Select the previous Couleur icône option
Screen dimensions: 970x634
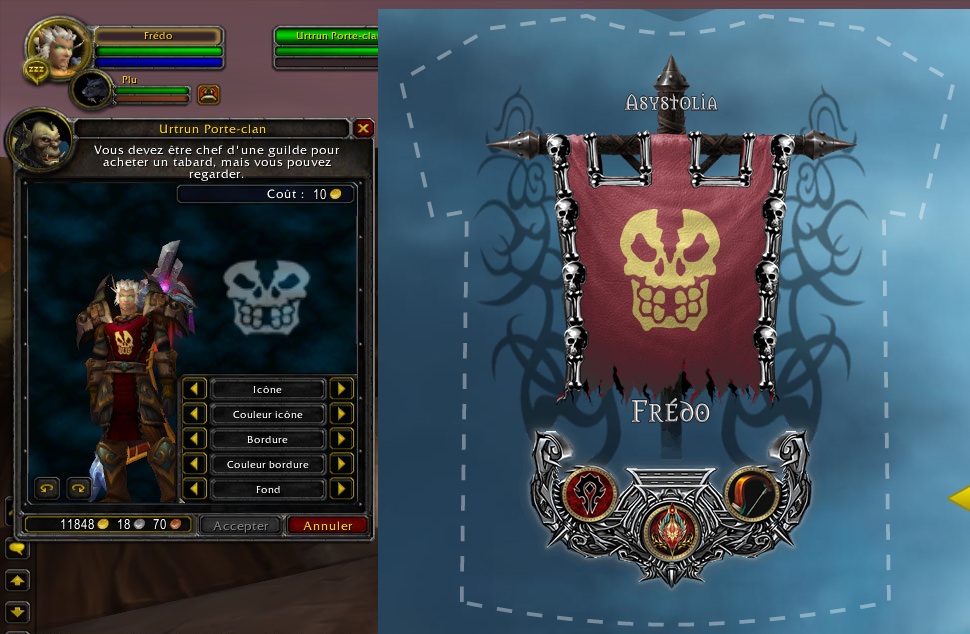click(194, 414)
